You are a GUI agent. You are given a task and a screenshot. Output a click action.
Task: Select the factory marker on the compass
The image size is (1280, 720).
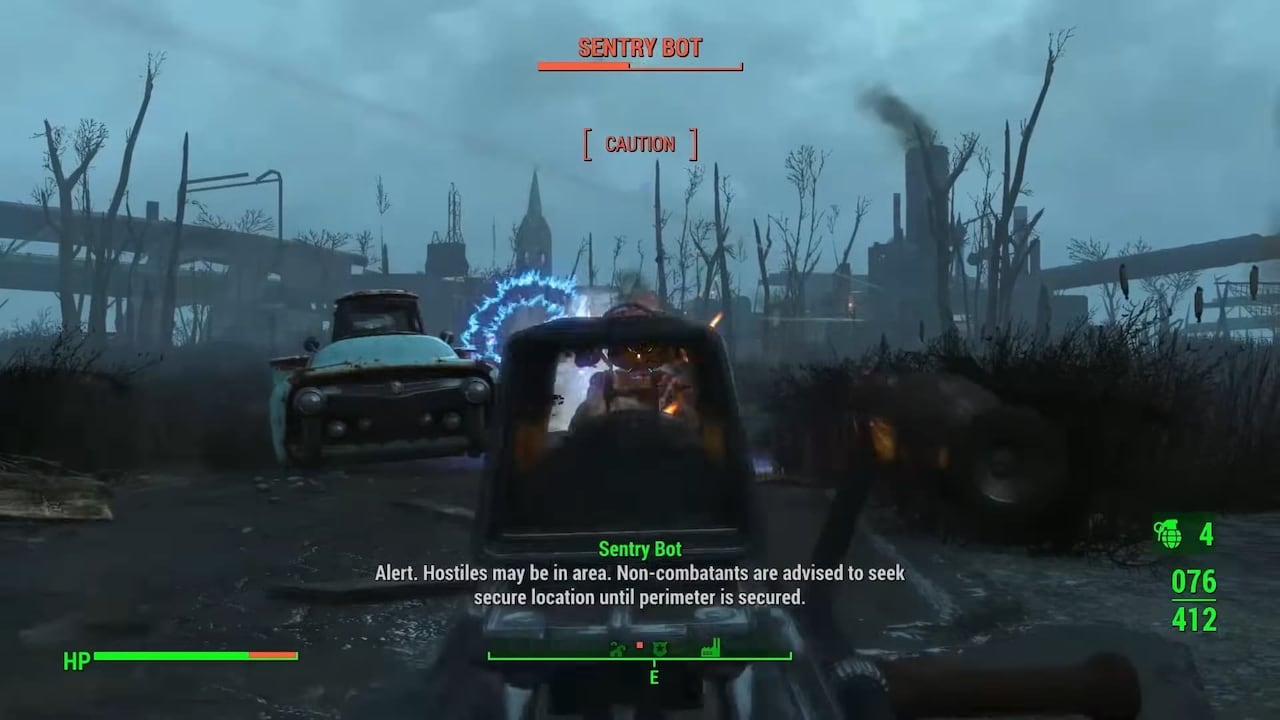pyautogui.click(x=713, y=648)
